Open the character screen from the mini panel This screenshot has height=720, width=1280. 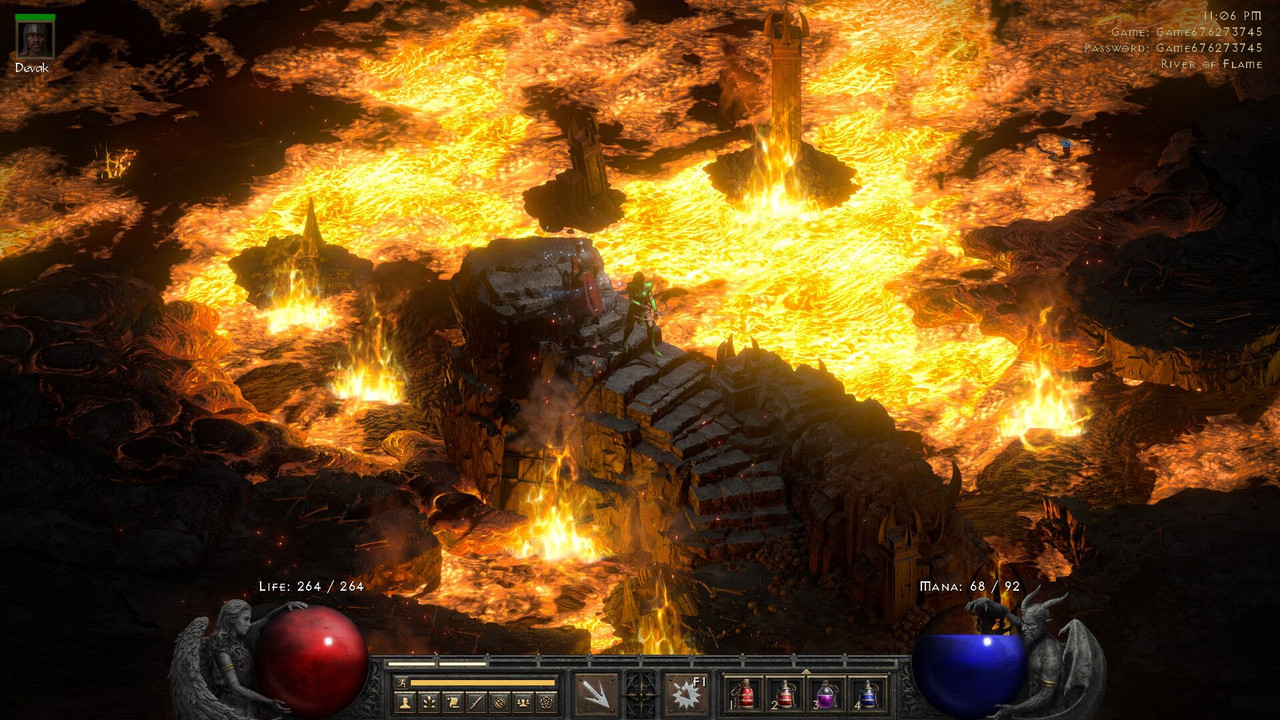pos(405,702)
